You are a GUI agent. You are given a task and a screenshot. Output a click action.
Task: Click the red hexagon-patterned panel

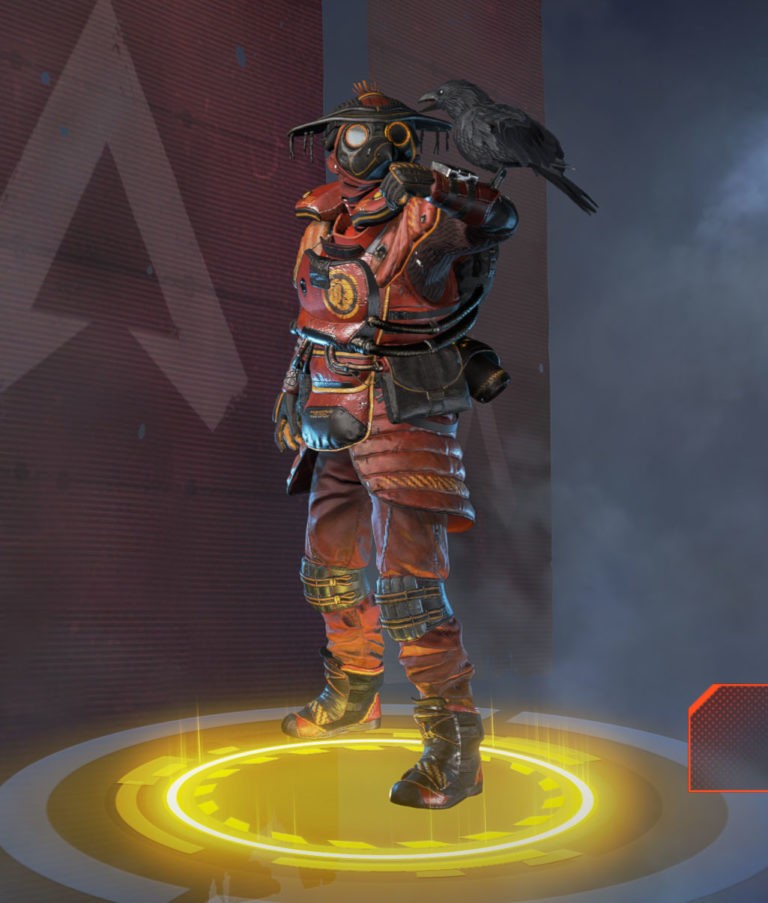point(730,738)
